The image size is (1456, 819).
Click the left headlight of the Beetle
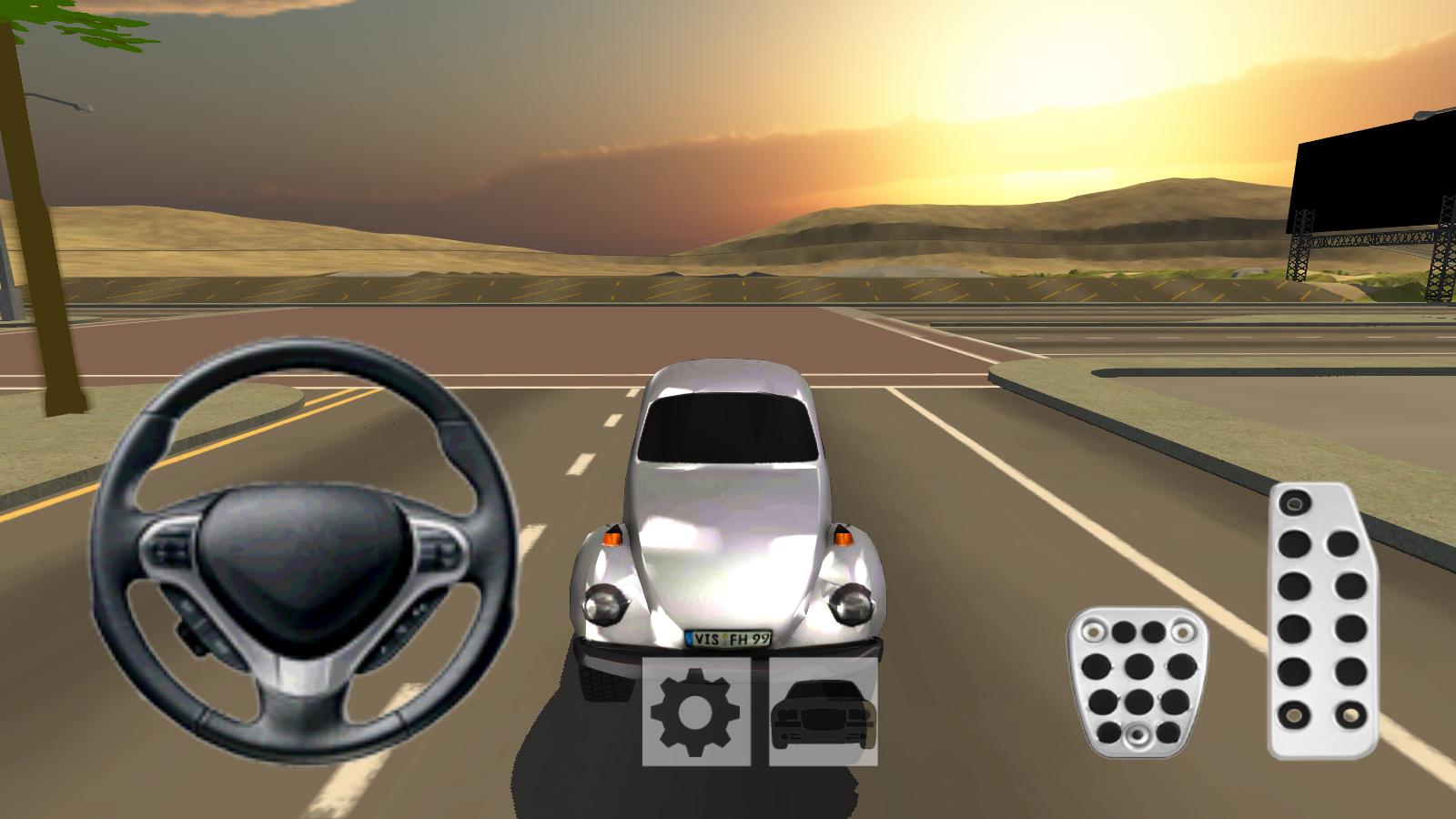coord(605,605)
